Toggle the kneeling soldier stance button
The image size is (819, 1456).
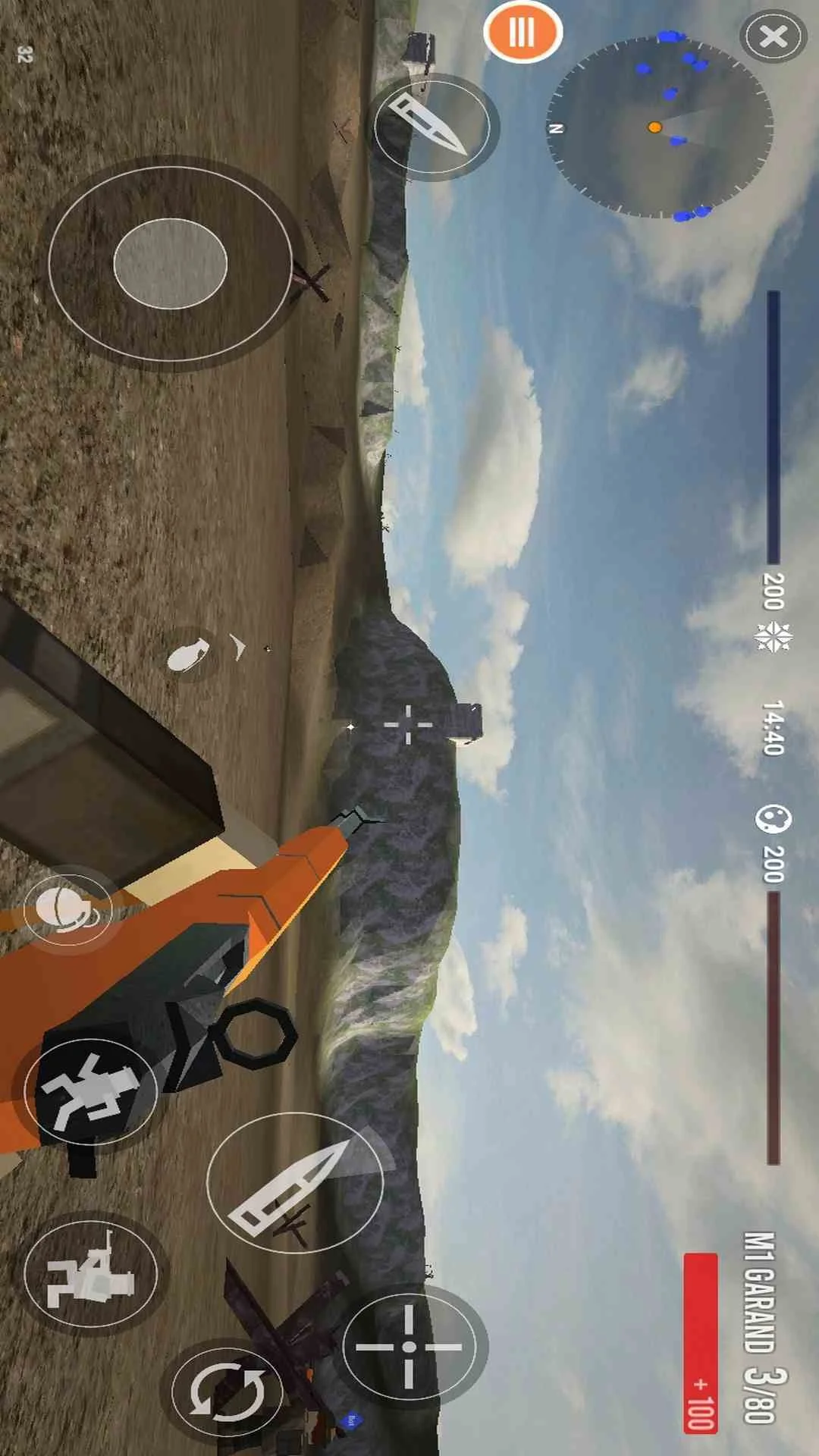click(x=90, y=1273)
